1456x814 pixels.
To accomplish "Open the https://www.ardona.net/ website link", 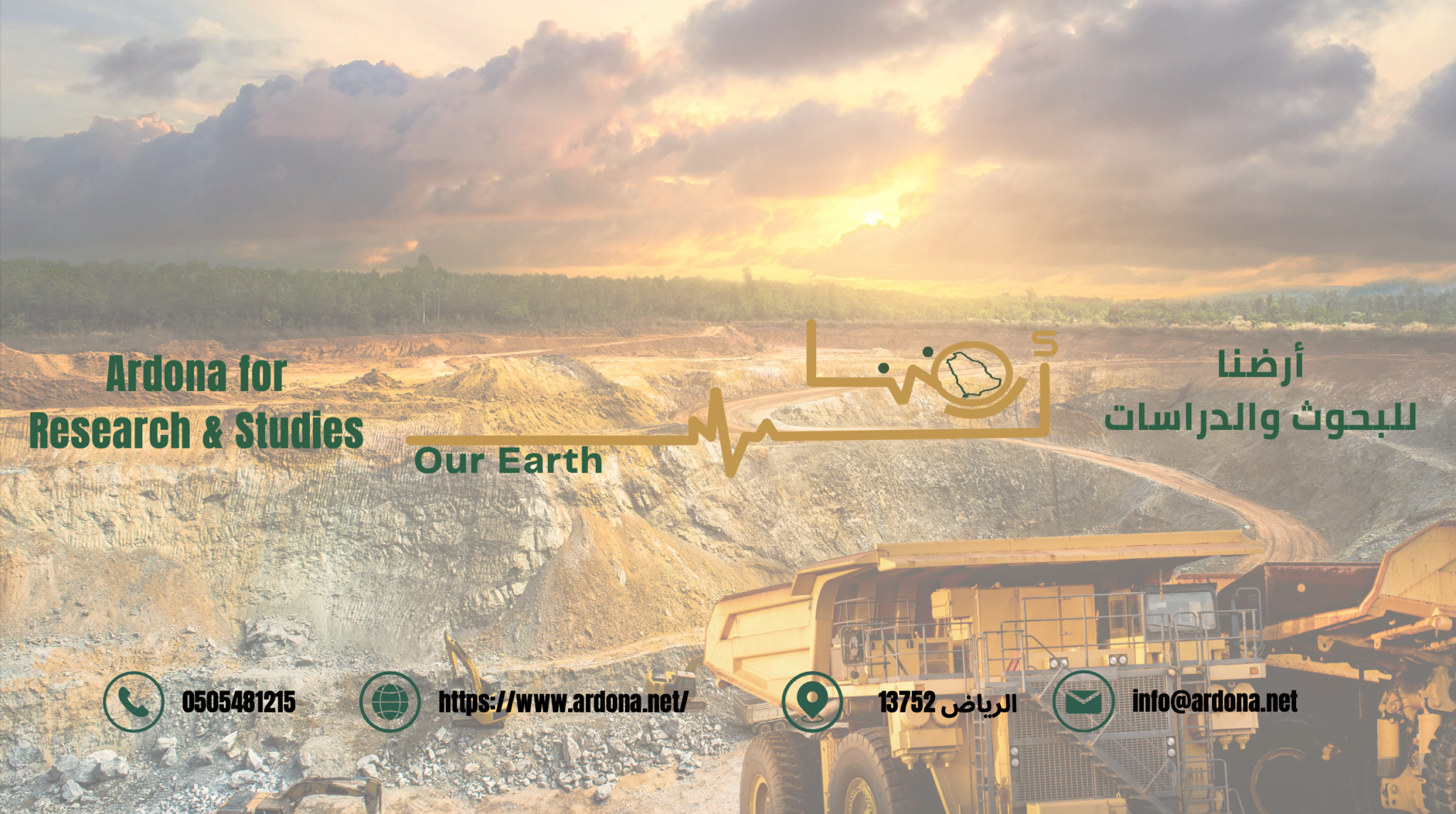I will (x=562, y=702).
